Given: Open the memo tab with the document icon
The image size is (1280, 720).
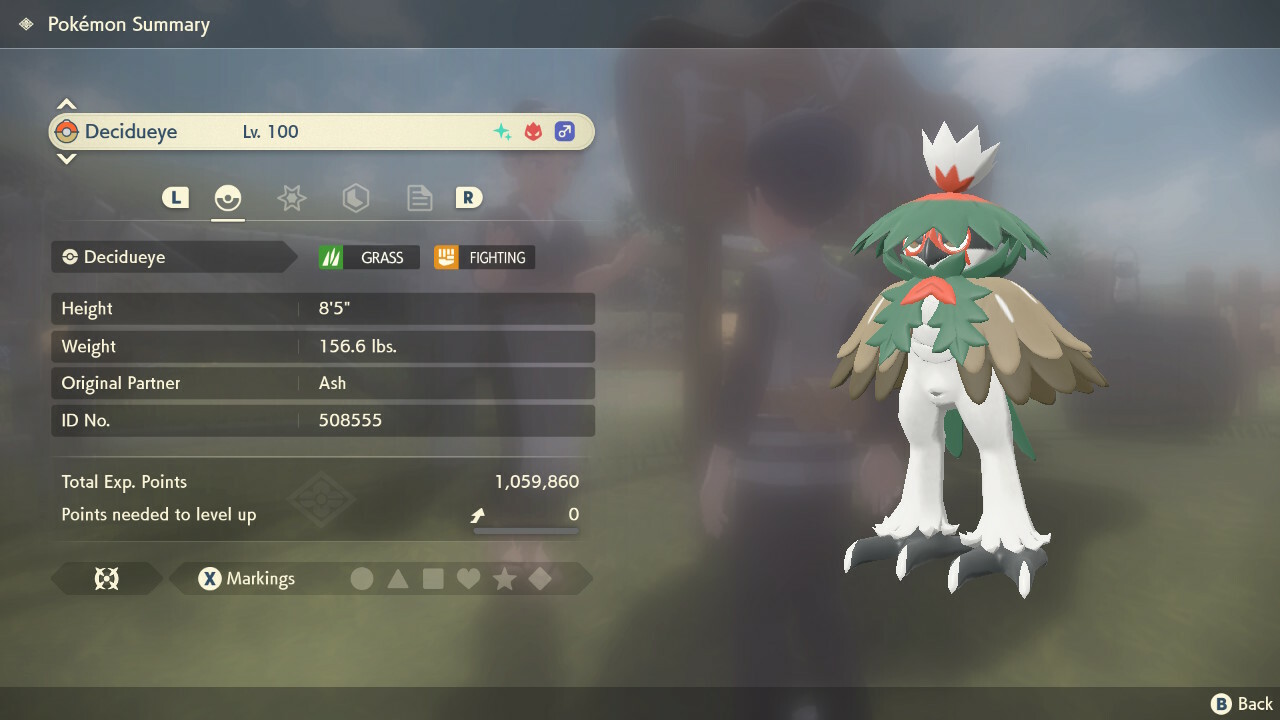Looking at the screenshot, I should pyautogui.click(x=419, y=198).
